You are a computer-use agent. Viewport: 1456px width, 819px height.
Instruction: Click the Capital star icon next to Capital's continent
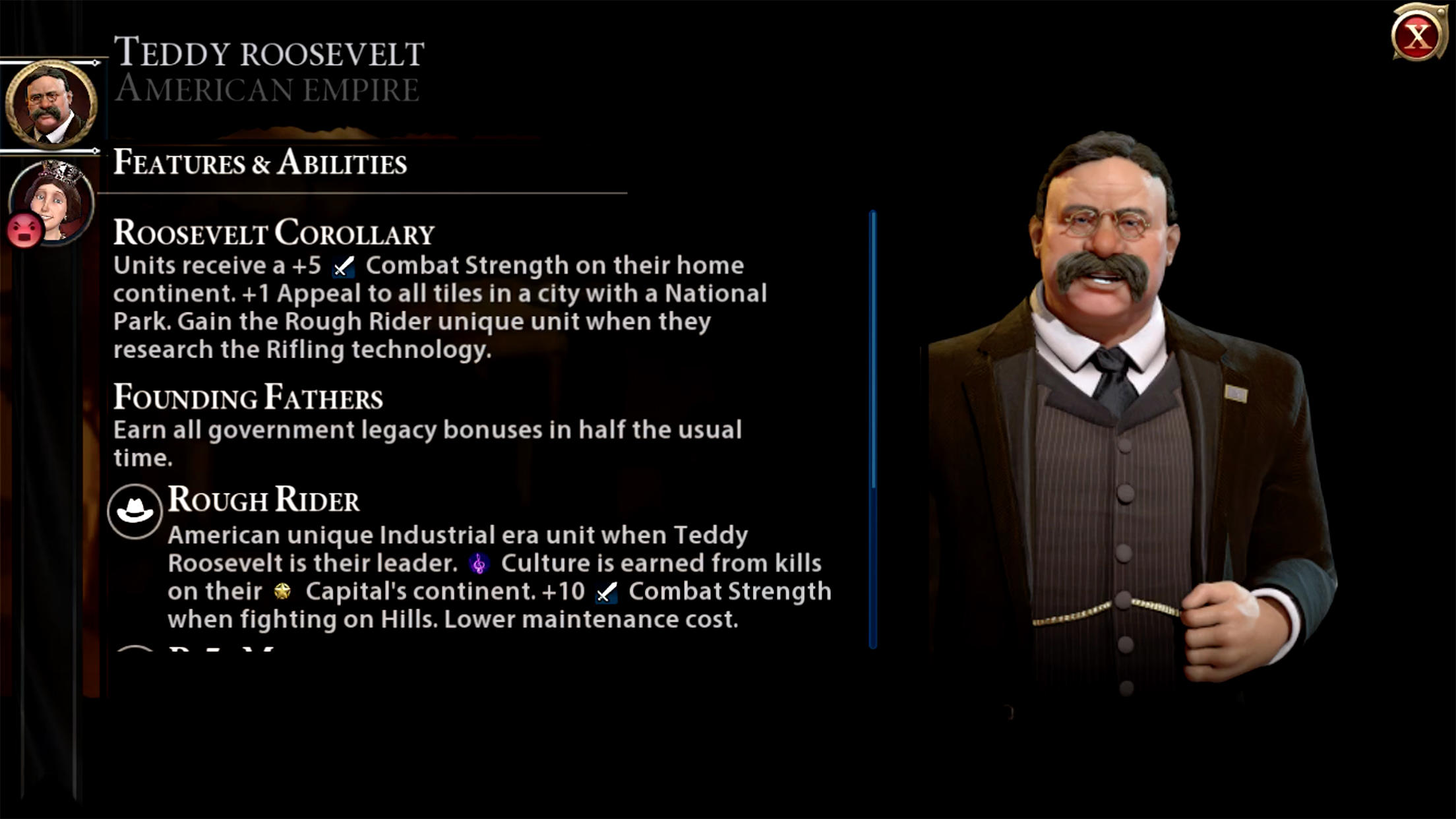coord(284,592)
